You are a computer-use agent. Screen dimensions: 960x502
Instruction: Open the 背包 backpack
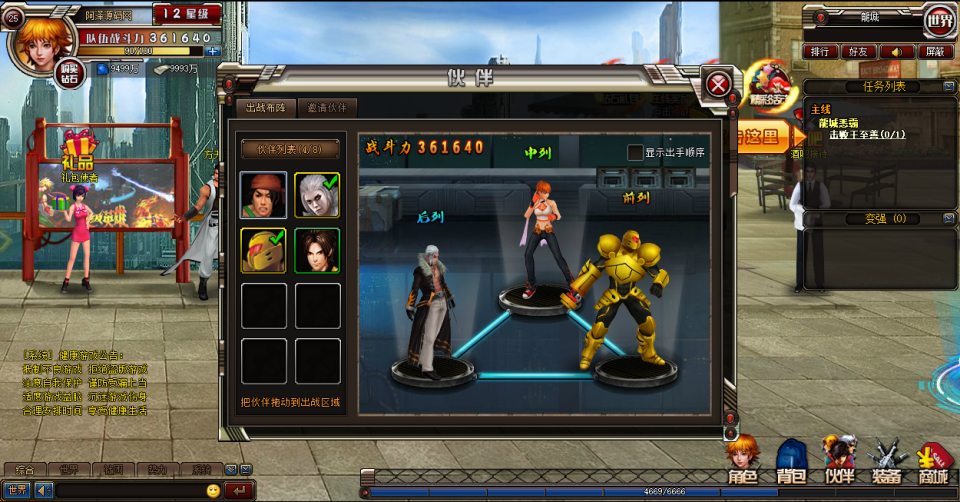pos(791,462)
